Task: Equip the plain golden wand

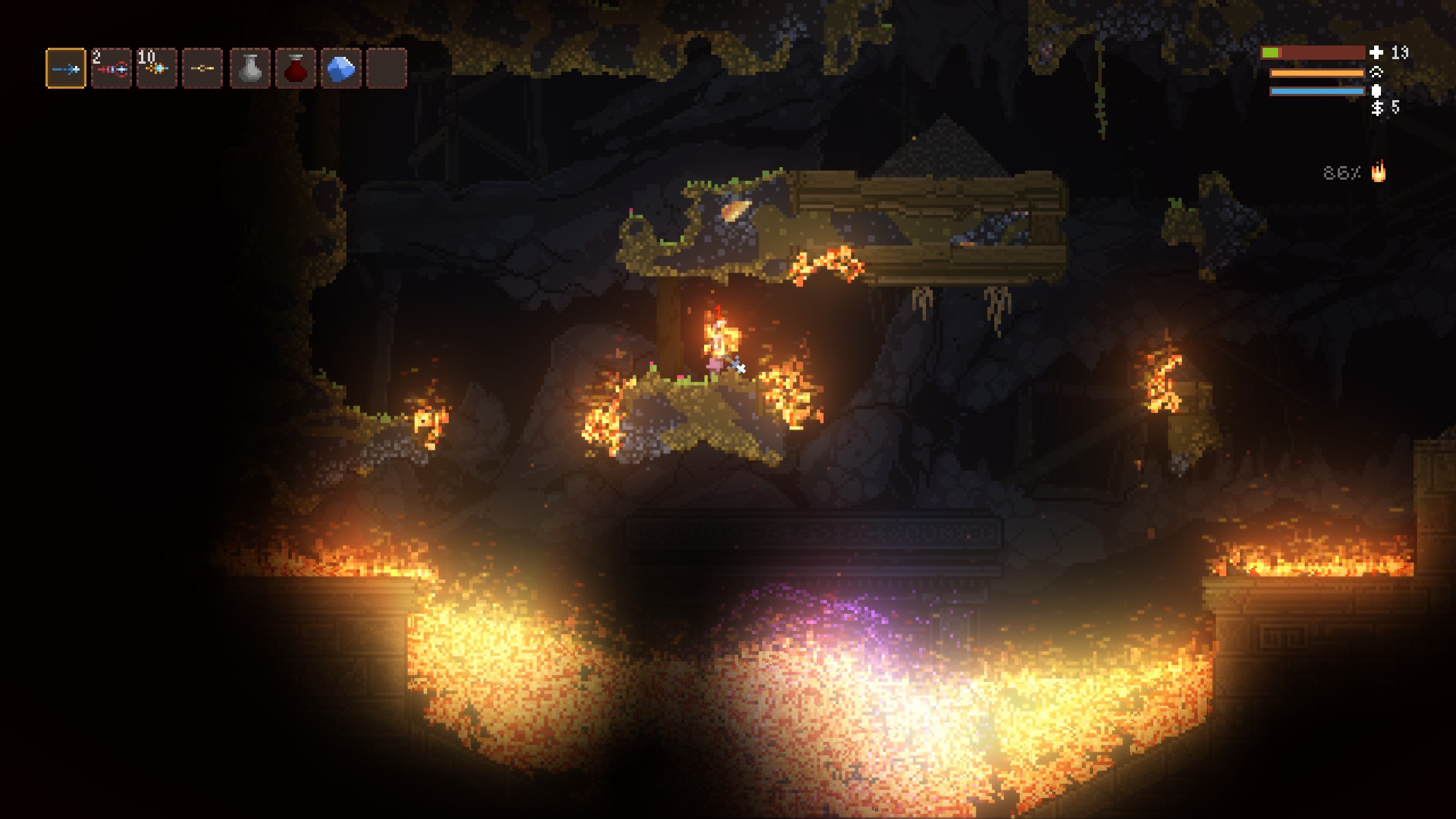Action: pos(202,68)
